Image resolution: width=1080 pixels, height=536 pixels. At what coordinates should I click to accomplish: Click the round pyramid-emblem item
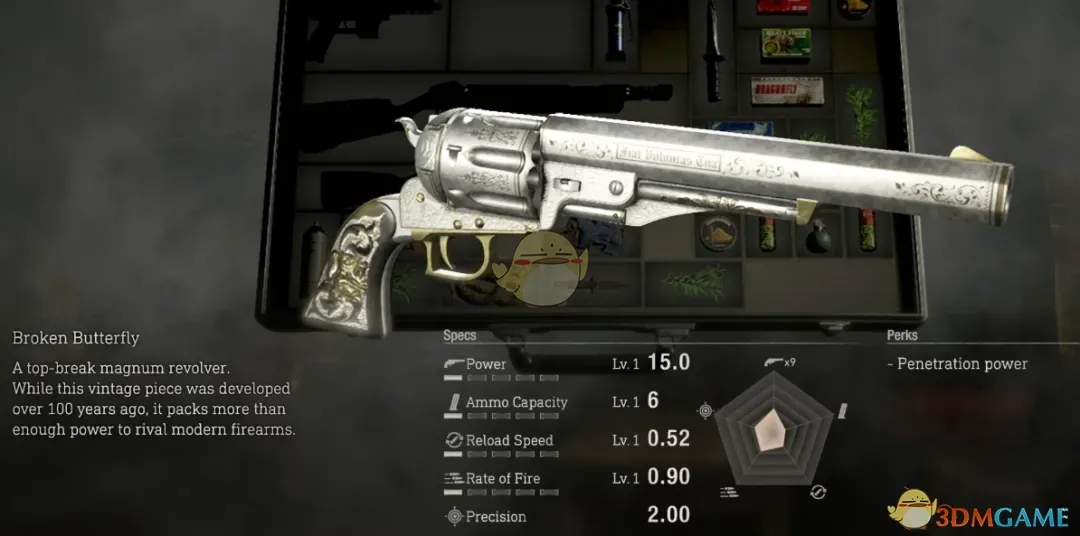pos(718,234)
